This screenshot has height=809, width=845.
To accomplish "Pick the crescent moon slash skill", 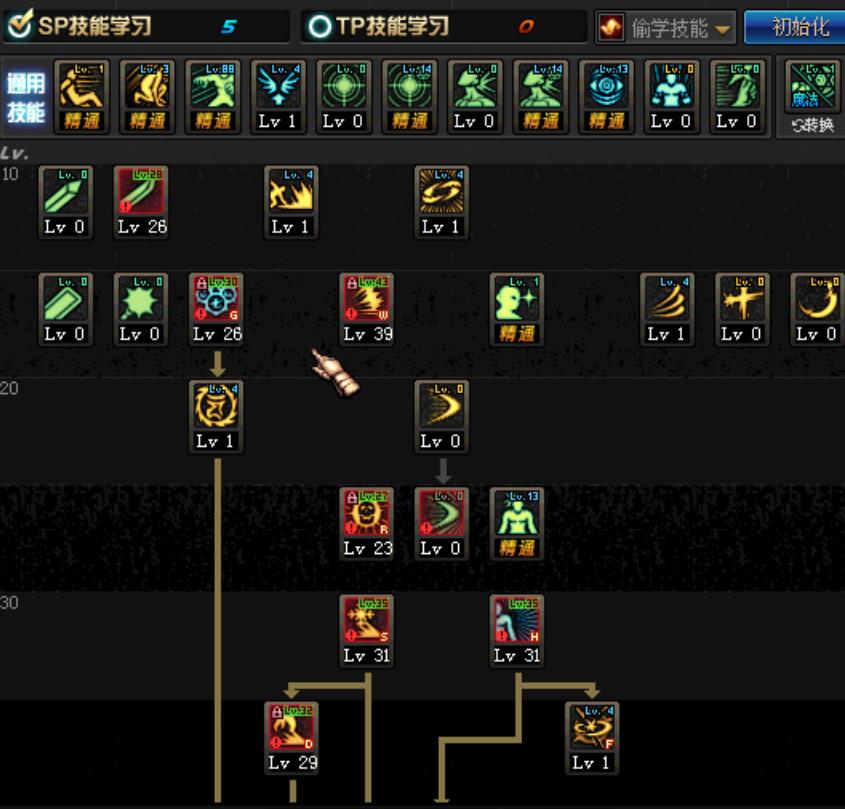I will click(x=817, y=300).
